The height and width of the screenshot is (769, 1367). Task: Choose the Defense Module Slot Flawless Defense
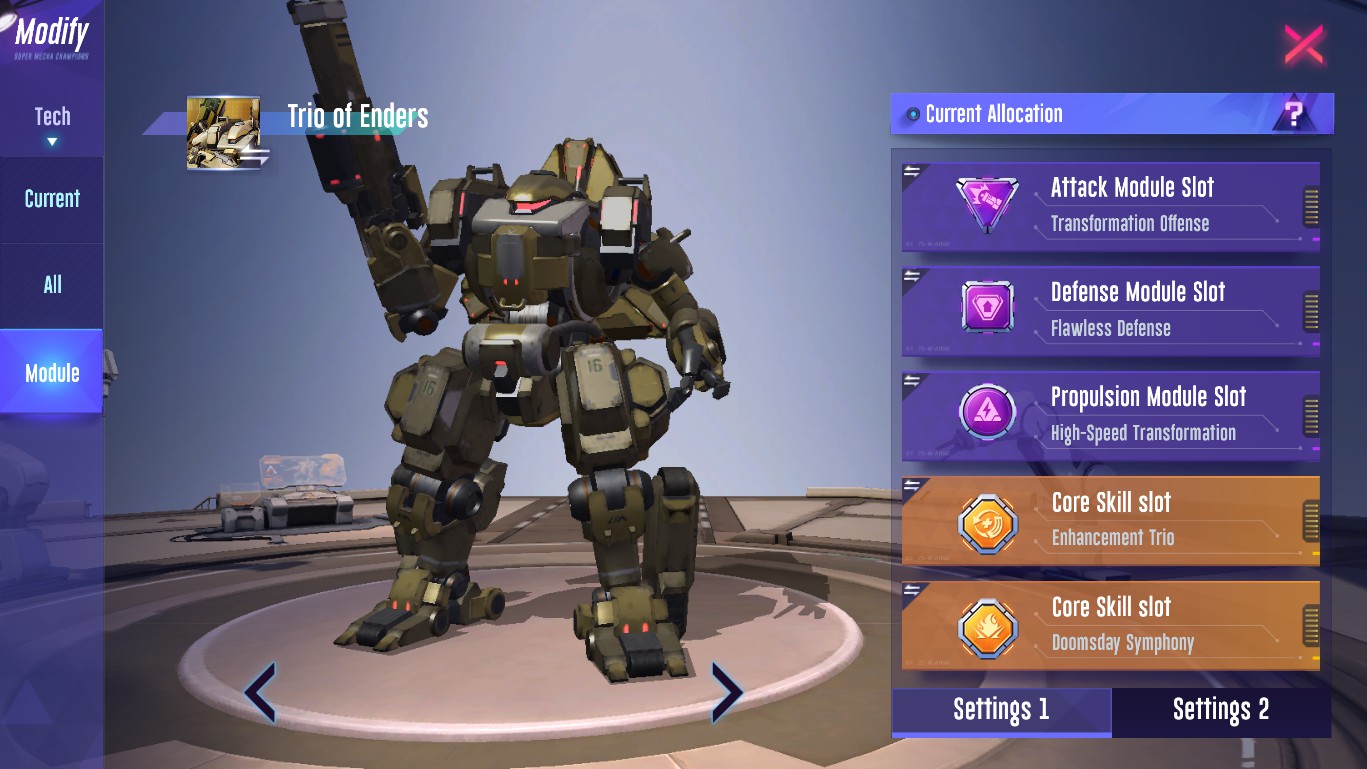pos(1110,309)
